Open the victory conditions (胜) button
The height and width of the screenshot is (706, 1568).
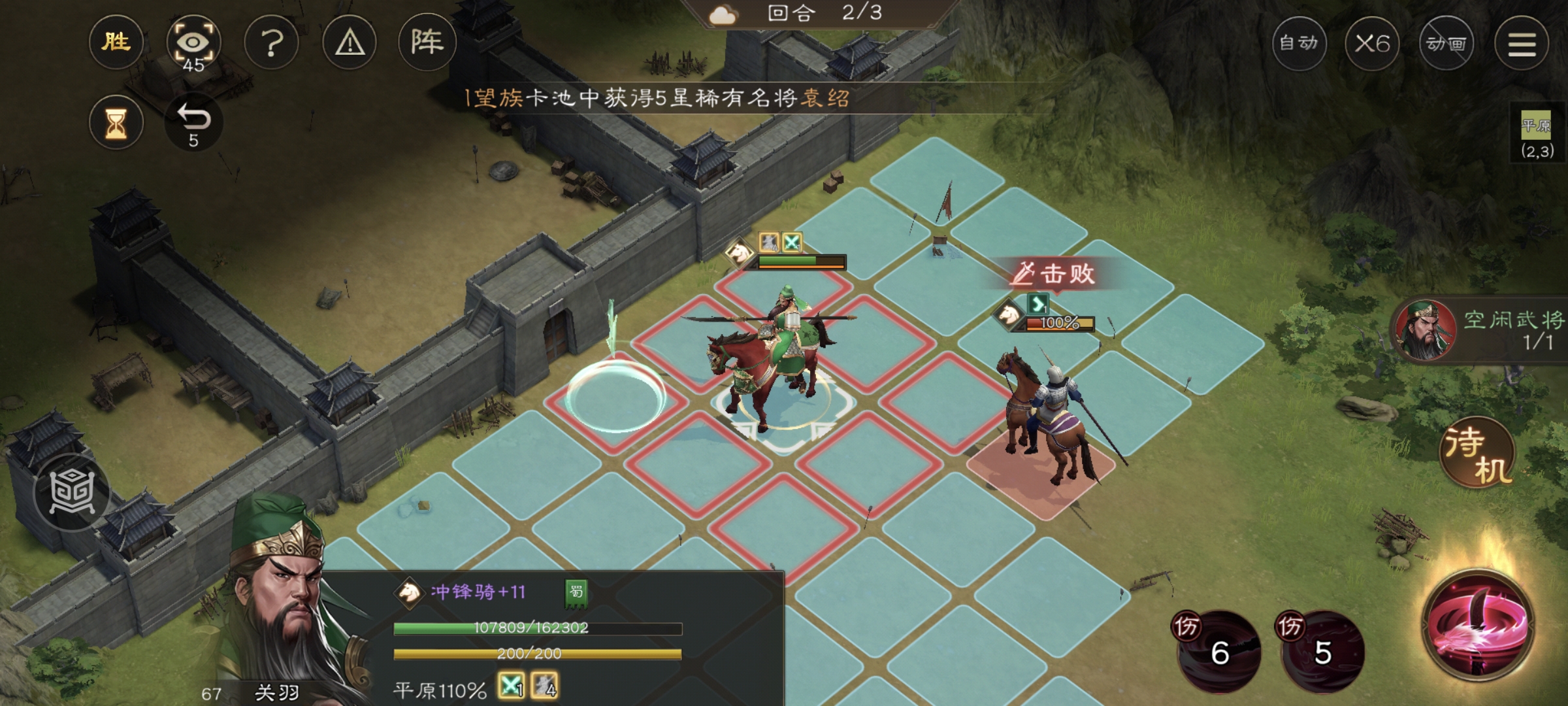coord(116,43)
